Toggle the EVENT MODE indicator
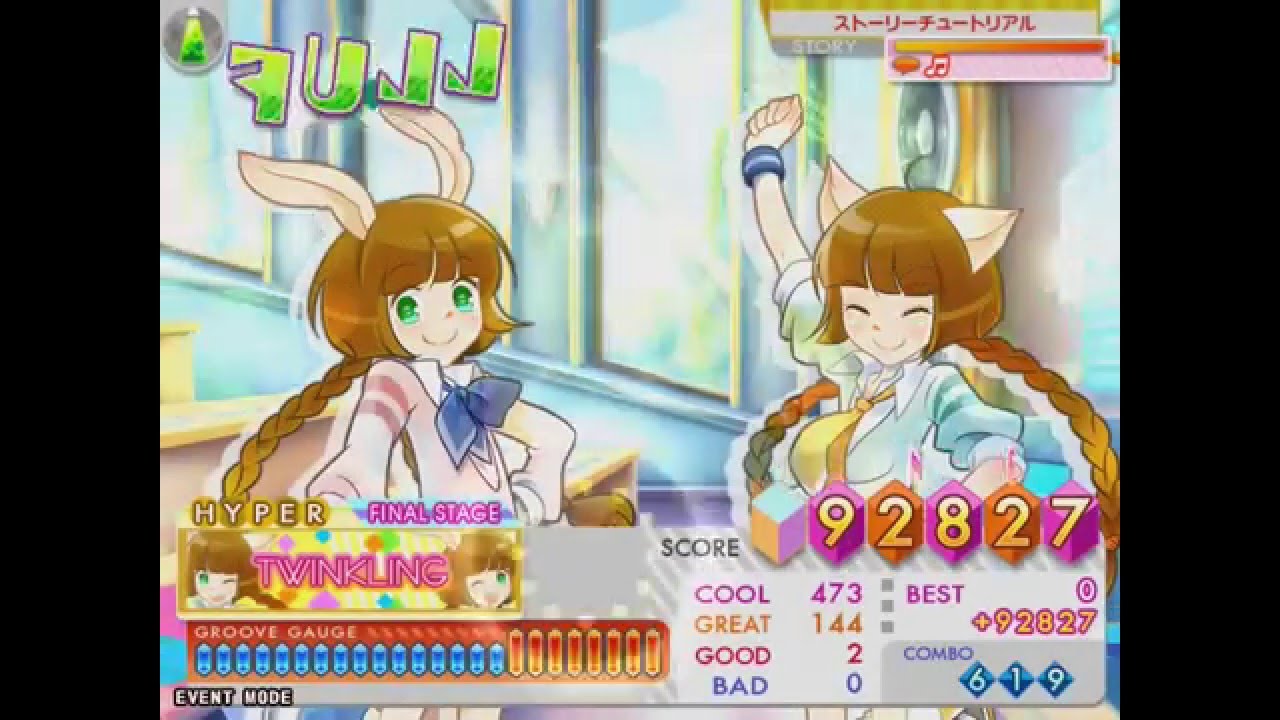 [231, 698]
